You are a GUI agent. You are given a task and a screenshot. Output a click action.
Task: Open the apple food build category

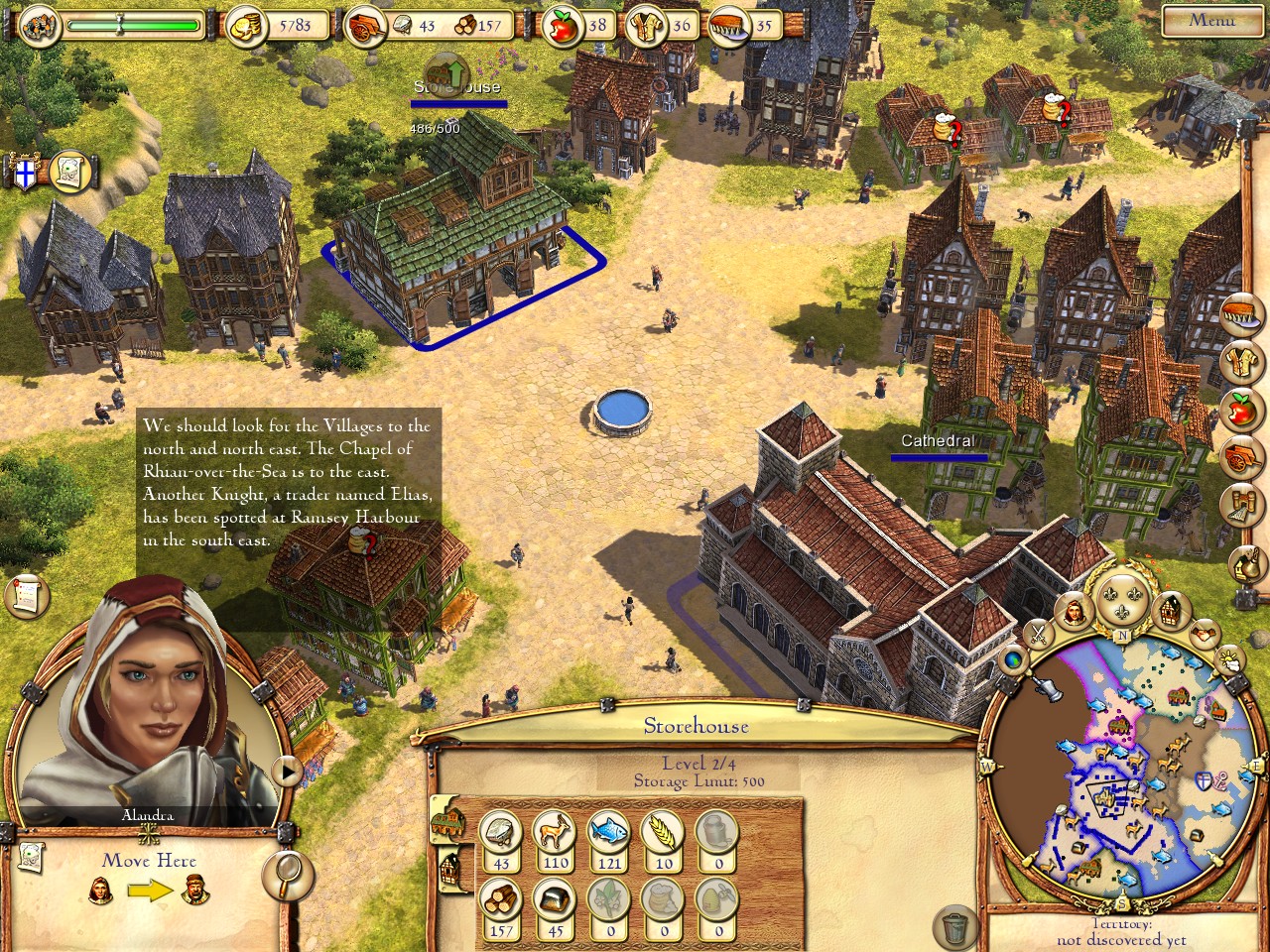(x=1240, y=411)
